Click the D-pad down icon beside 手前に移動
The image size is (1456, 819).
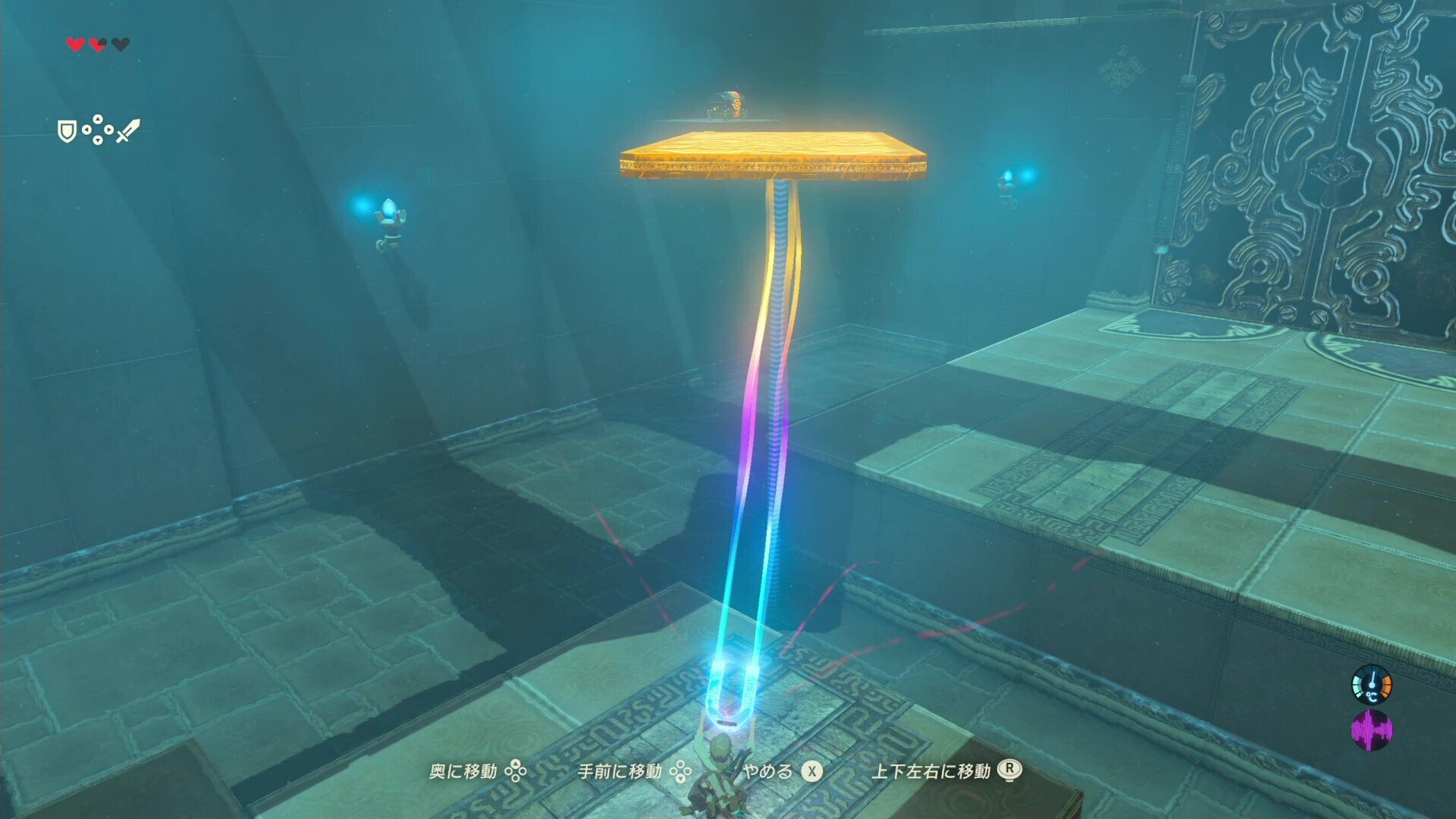tap(681, 772)
